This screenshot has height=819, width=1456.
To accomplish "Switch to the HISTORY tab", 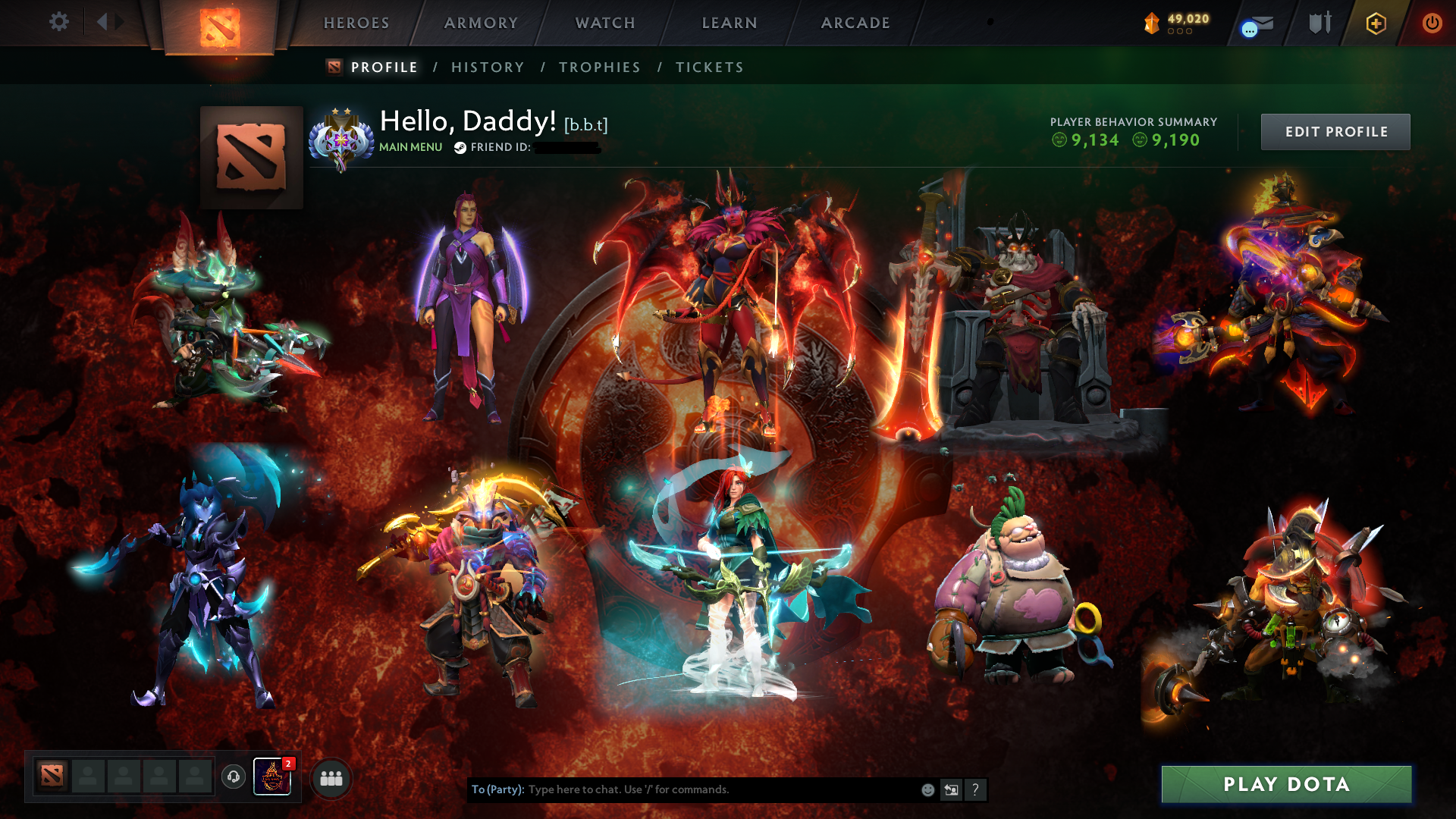I will tap(487, 67).
